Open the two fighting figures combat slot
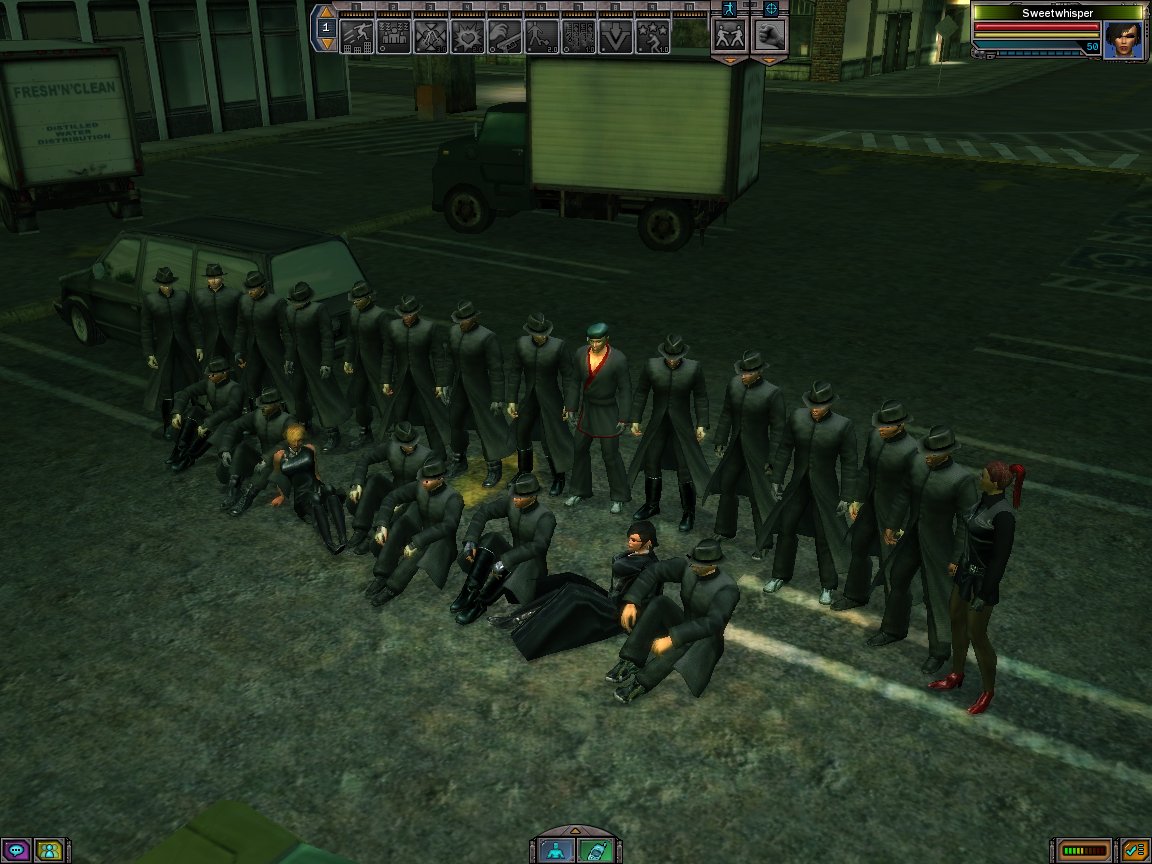The height and width of the screenshot is (864, 1152). pyautogui.click(x=728, y=36)
